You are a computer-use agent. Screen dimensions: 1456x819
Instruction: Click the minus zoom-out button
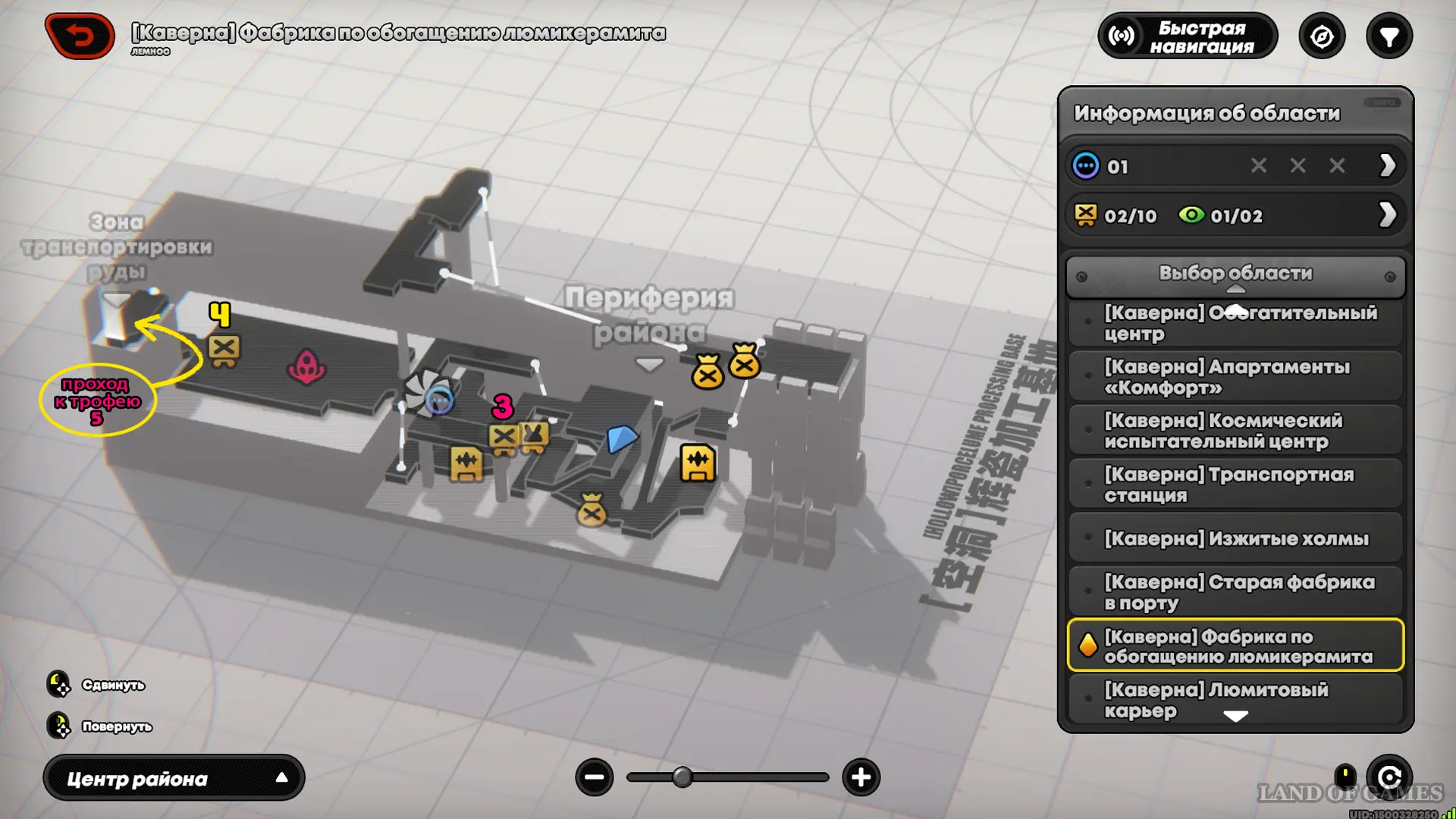click(595, 777)
